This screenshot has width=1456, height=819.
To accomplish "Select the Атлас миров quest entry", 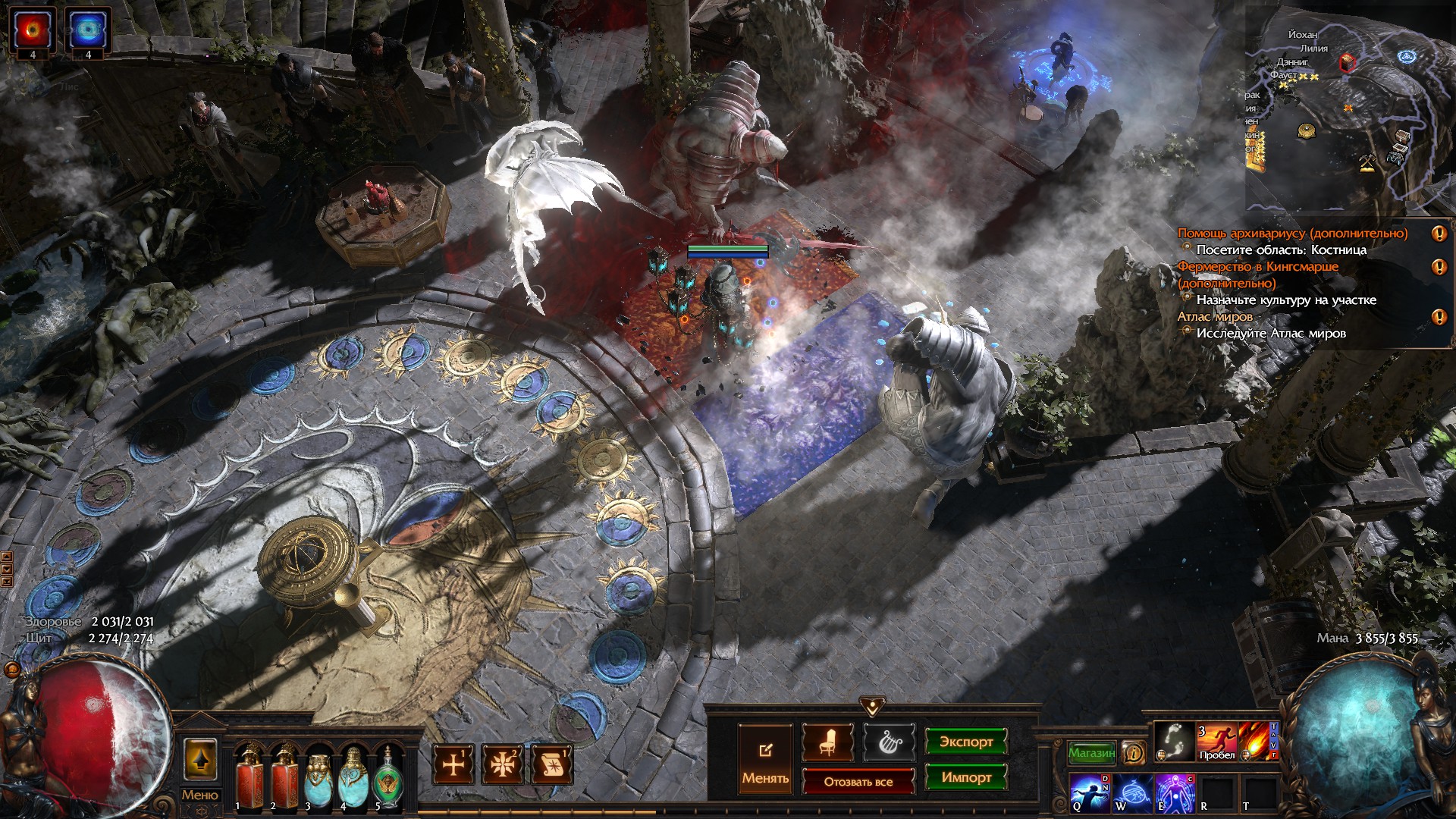I will coord(1215,316).
